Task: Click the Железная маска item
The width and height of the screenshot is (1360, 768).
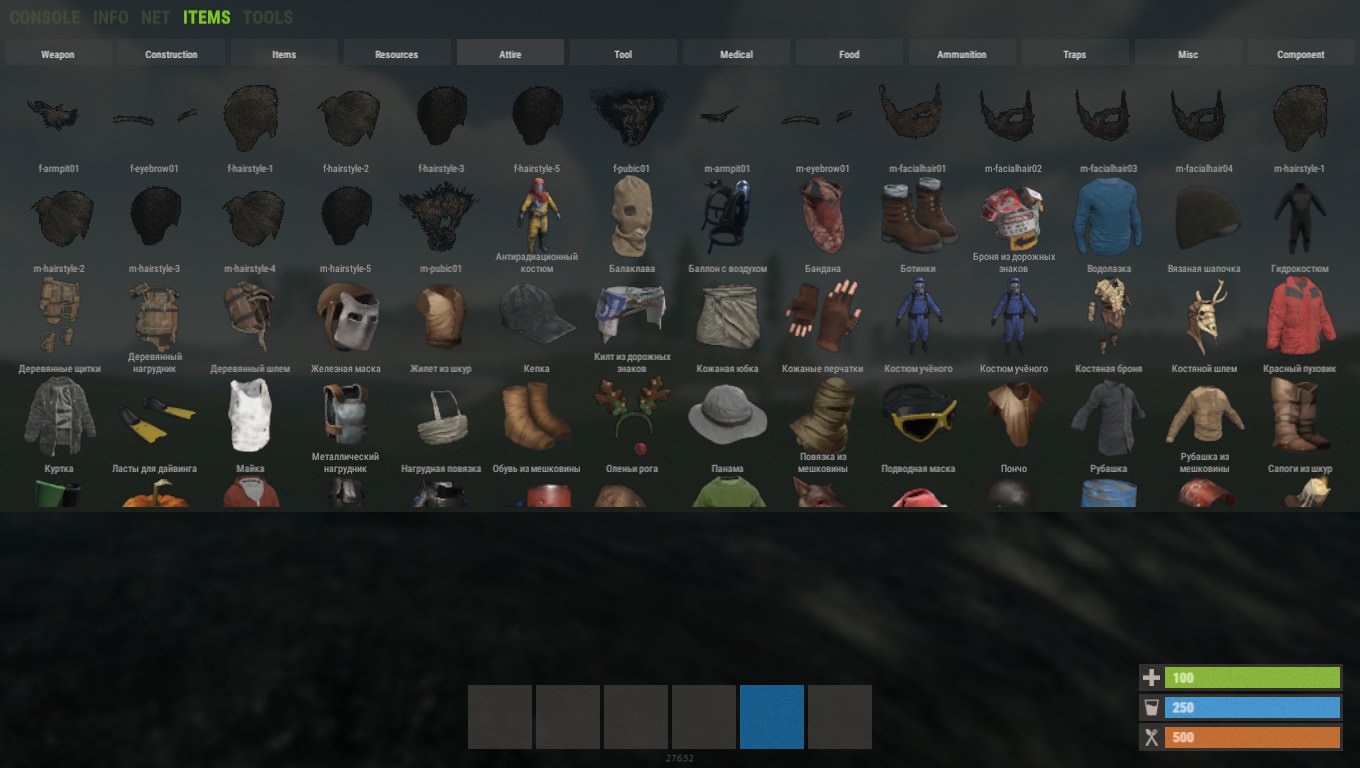Action: [345, 316]
